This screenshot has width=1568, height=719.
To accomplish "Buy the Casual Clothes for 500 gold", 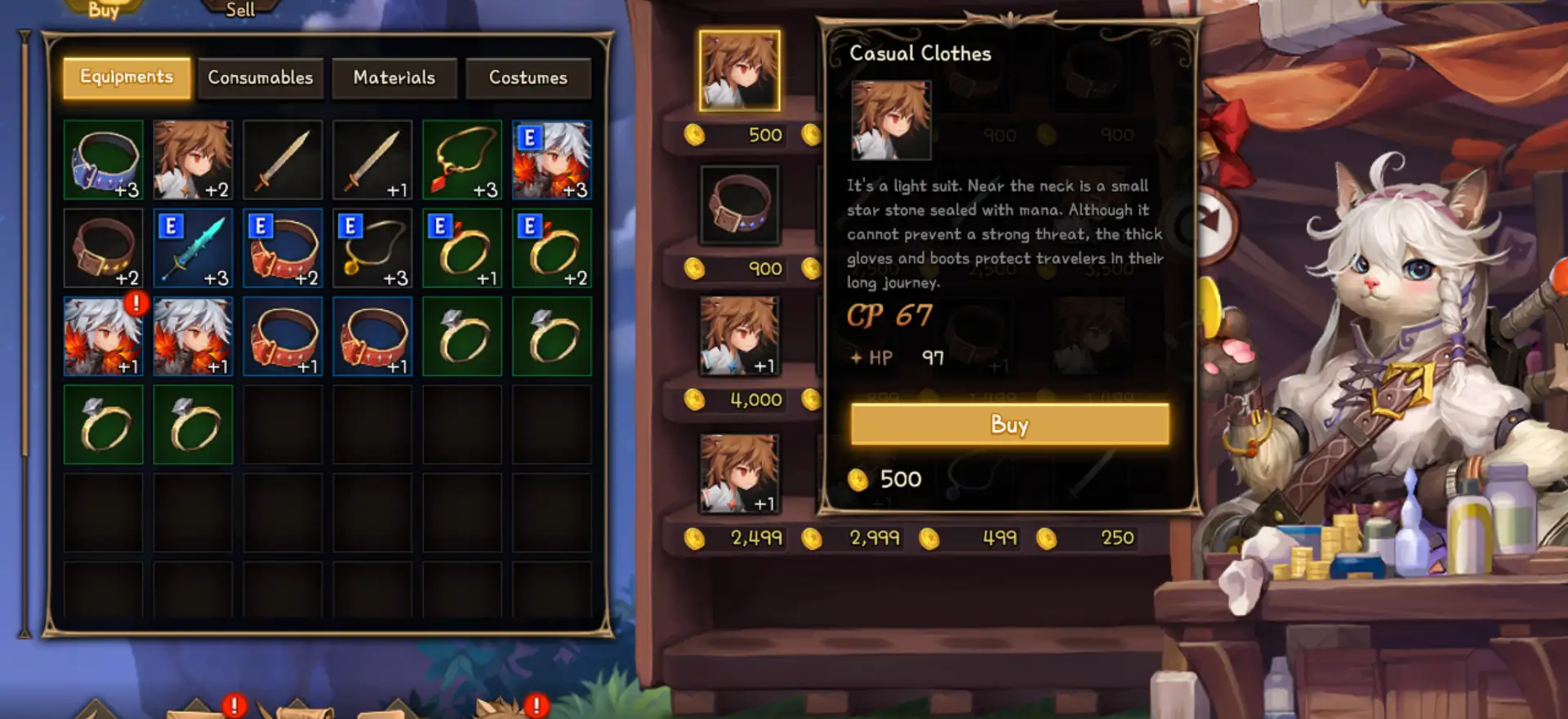I will coord(1009,424).
